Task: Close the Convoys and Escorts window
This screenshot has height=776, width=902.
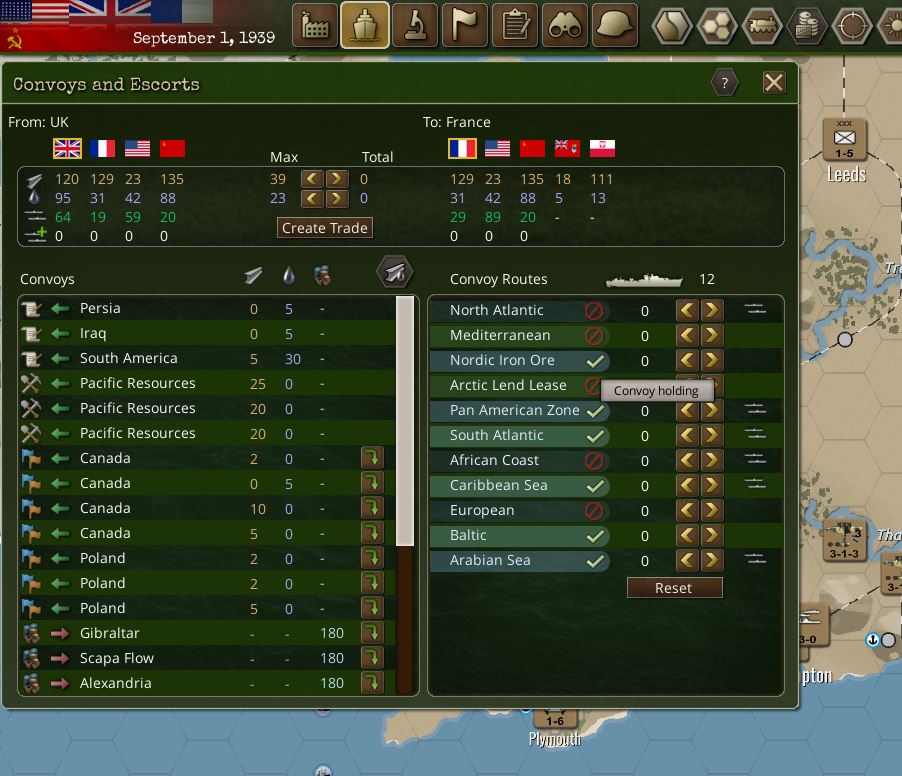Action: coord(774,83)
